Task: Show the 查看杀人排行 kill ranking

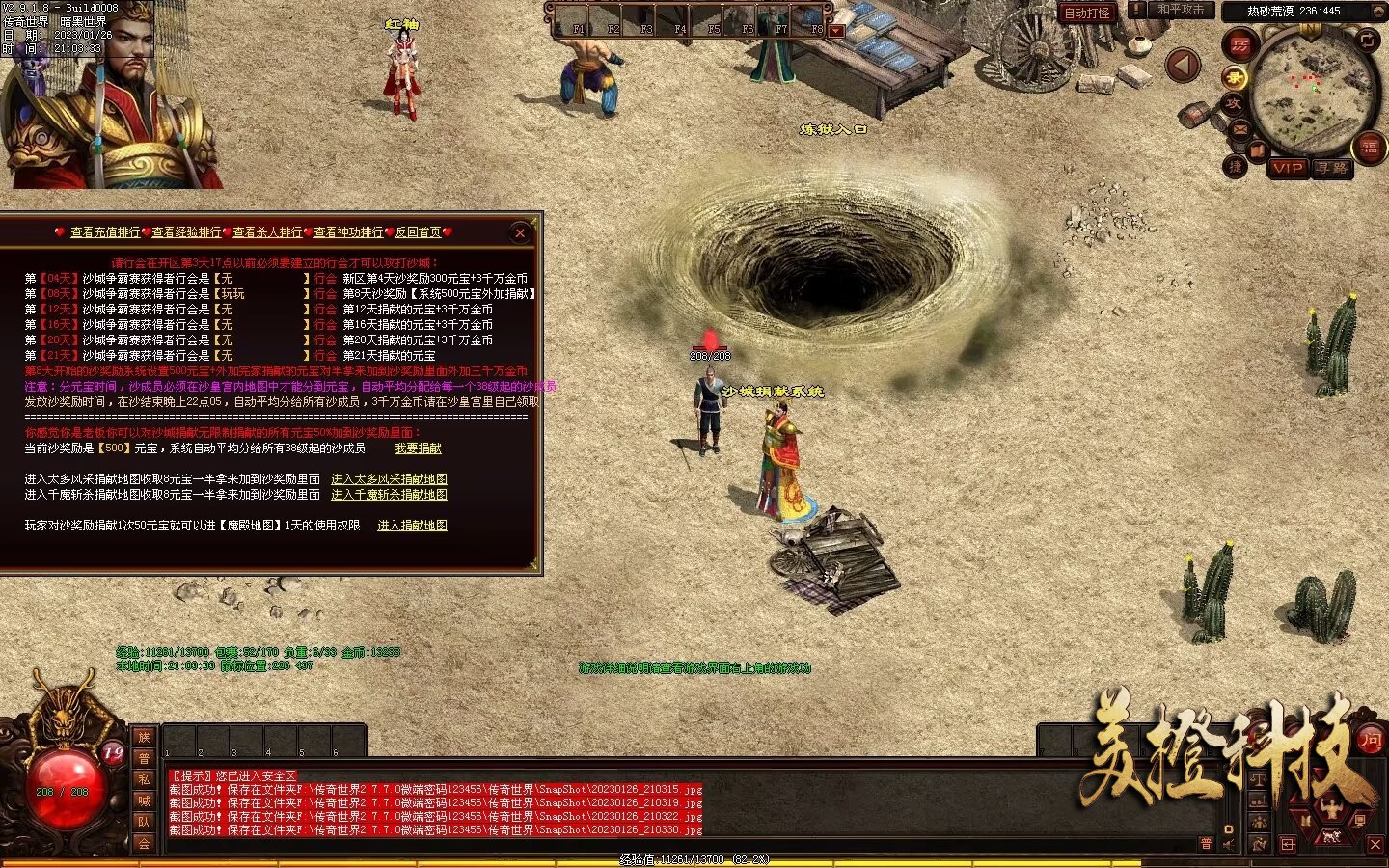Action: (x=267, y=232)
